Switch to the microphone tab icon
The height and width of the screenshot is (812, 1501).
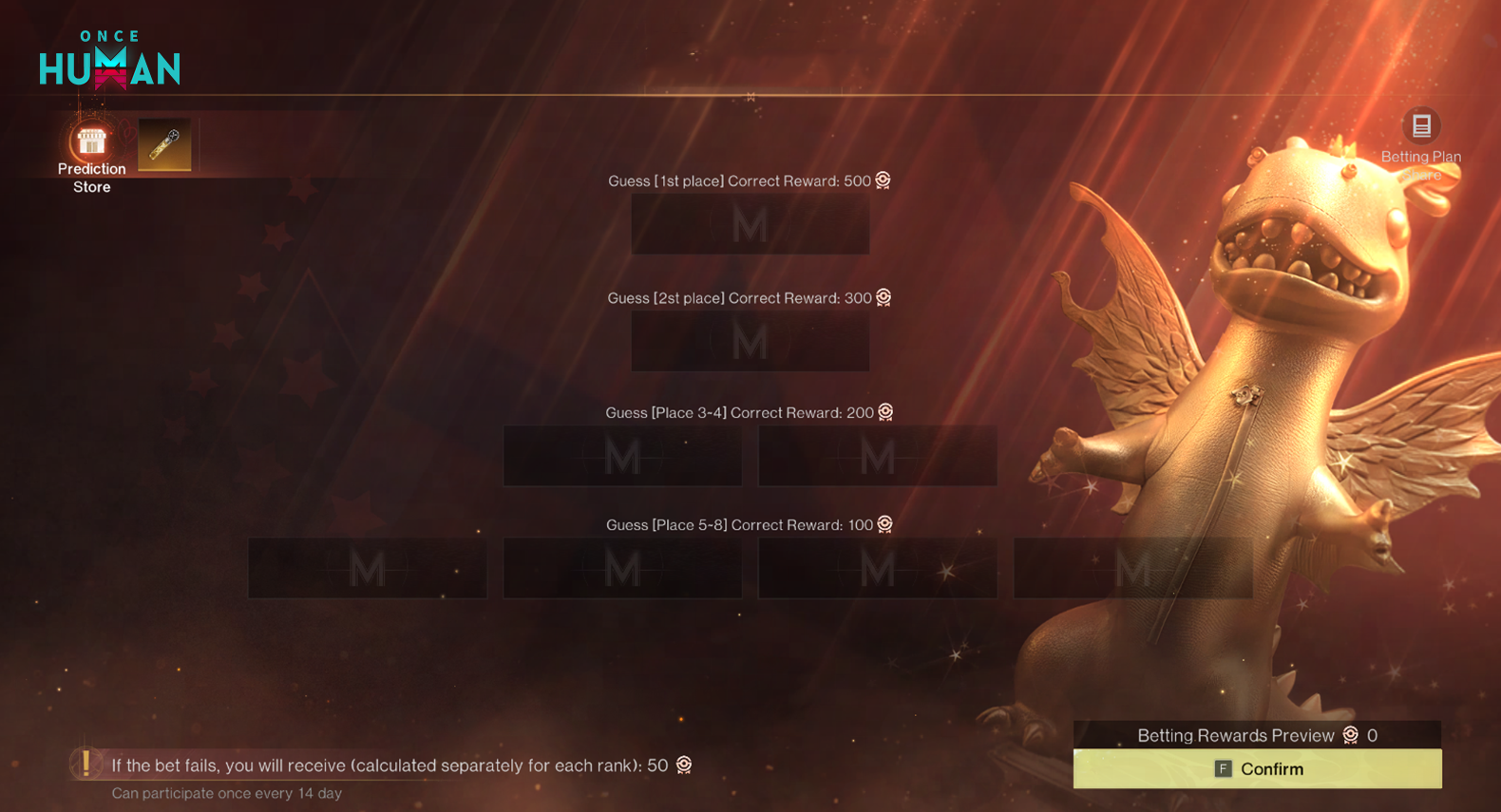[164, 144]
